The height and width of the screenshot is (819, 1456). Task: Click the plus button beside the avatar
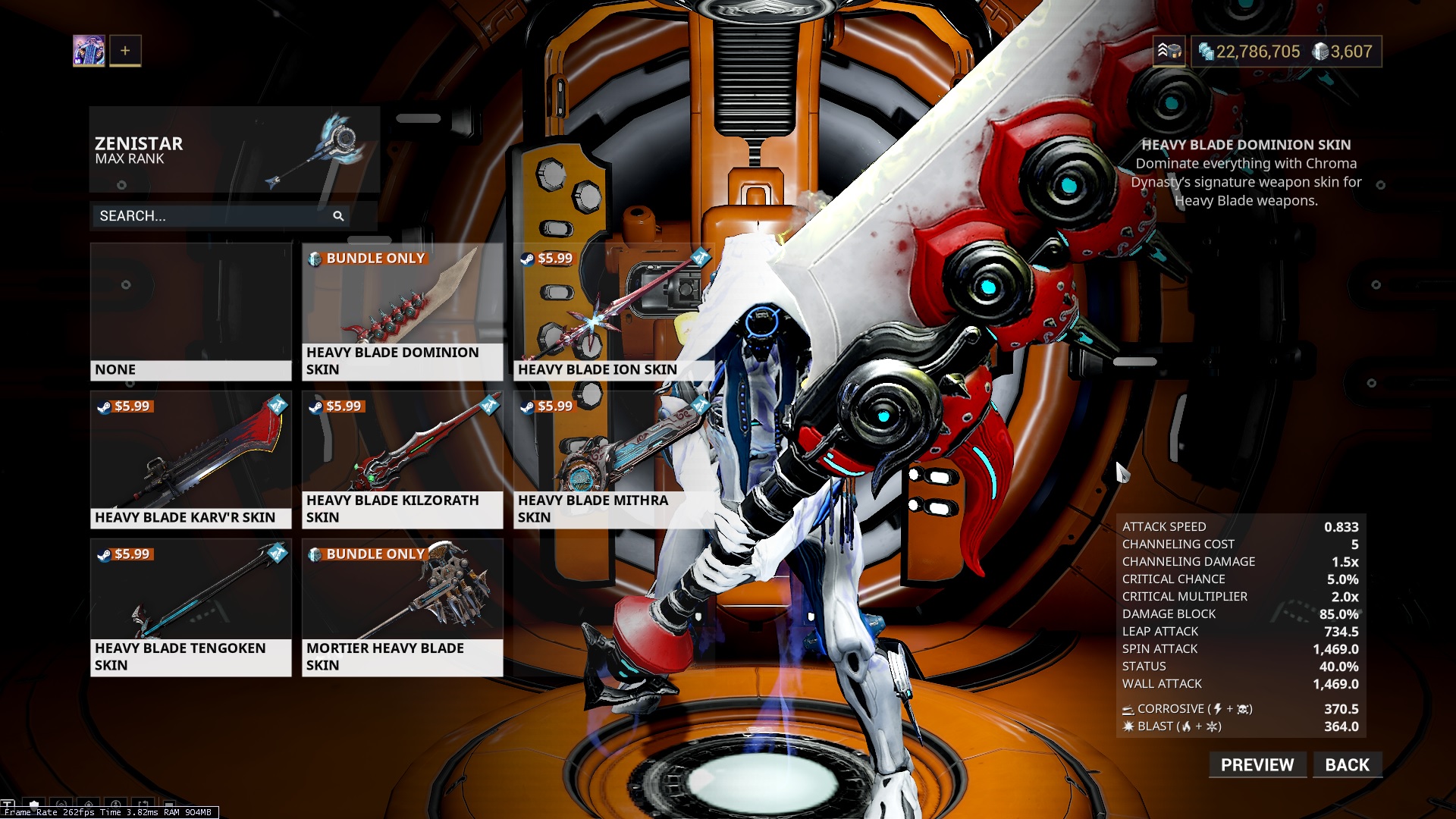tap(125, 51)
